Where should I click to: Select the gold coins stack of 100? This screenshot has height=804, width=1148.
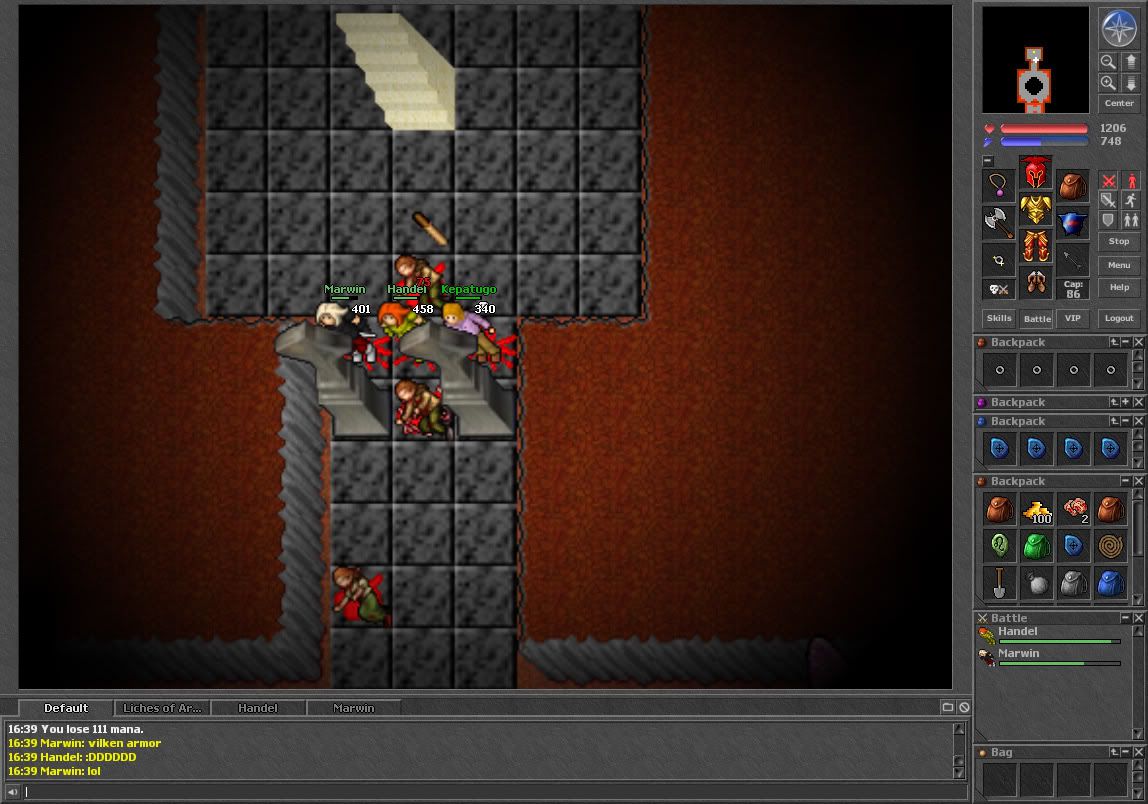(x=1037, y=510)
